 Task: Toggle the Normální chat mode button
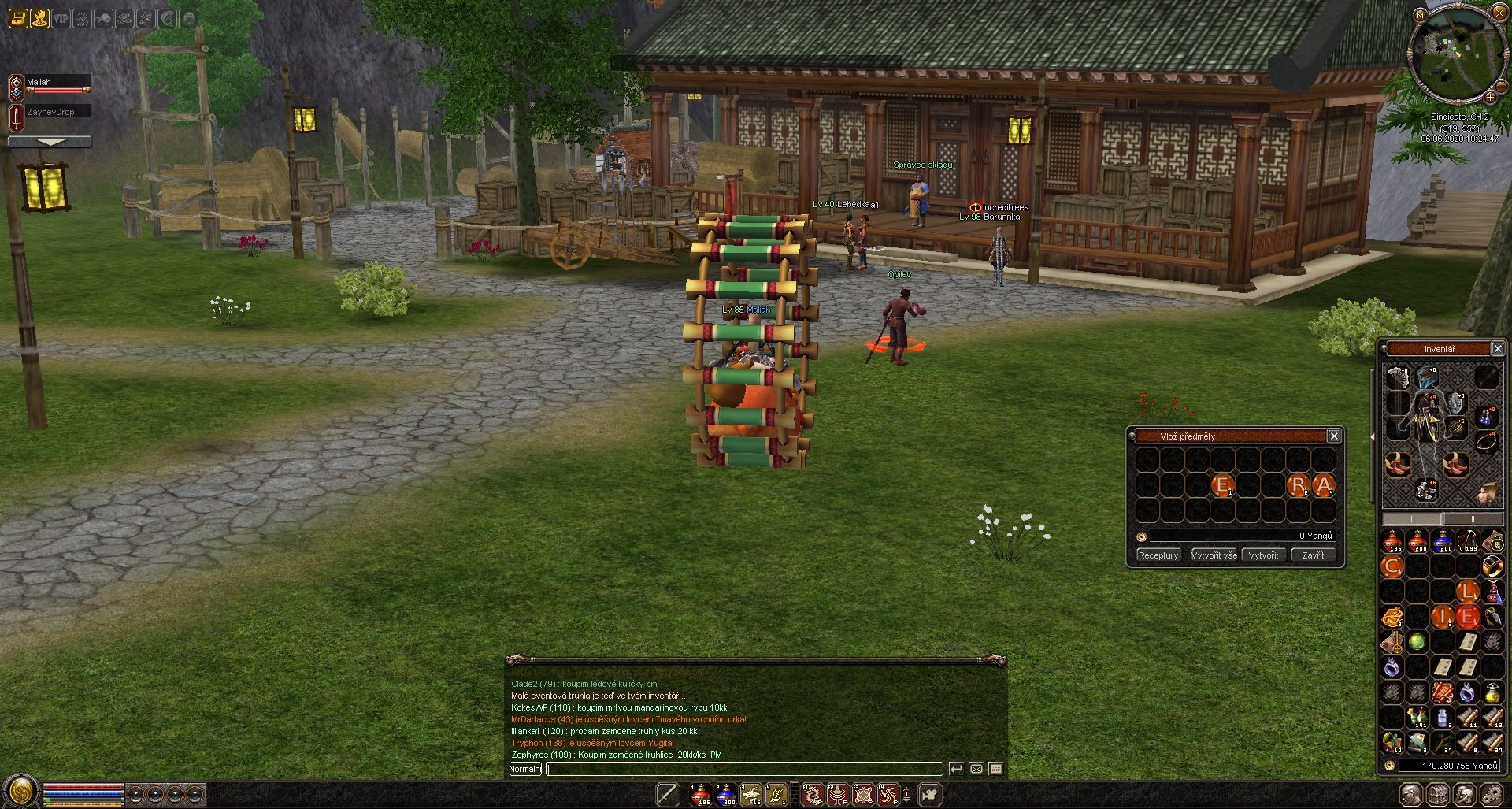click(525, 769)
